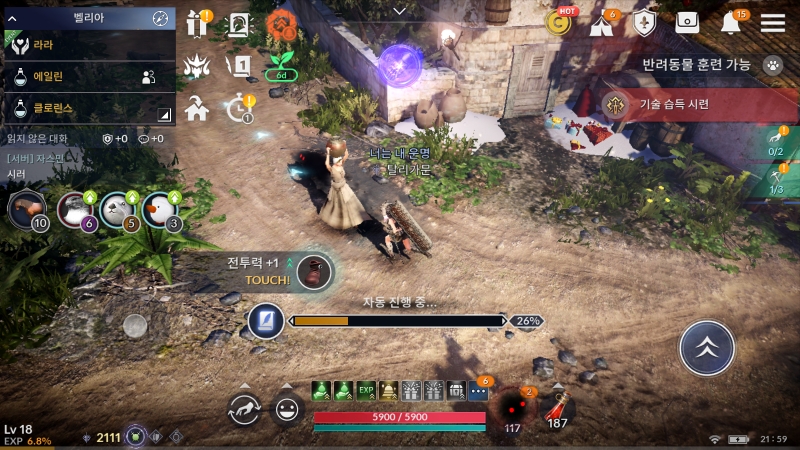
Task: Open the inventory bag icon
Action: 687,23
